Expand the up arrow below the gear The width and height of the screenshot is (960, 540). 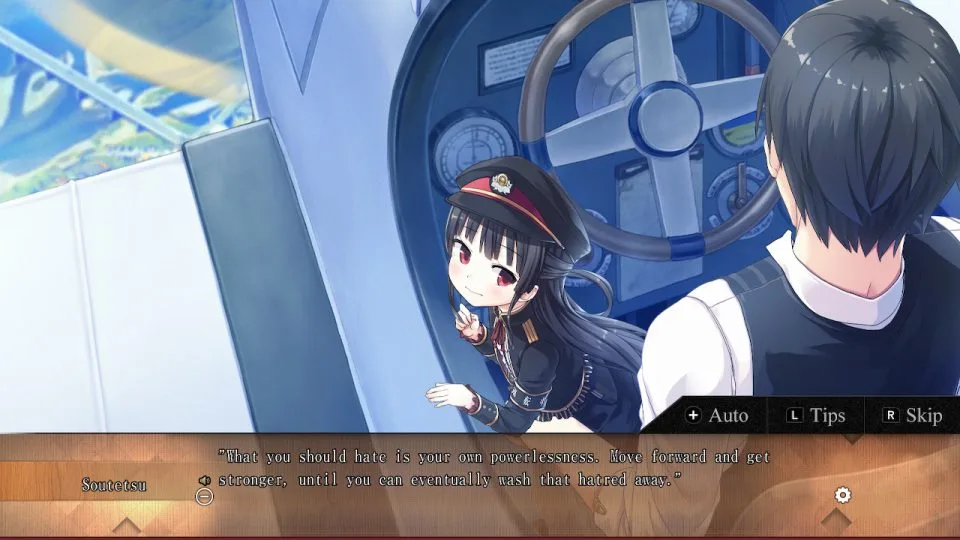(x=836, y=520)
